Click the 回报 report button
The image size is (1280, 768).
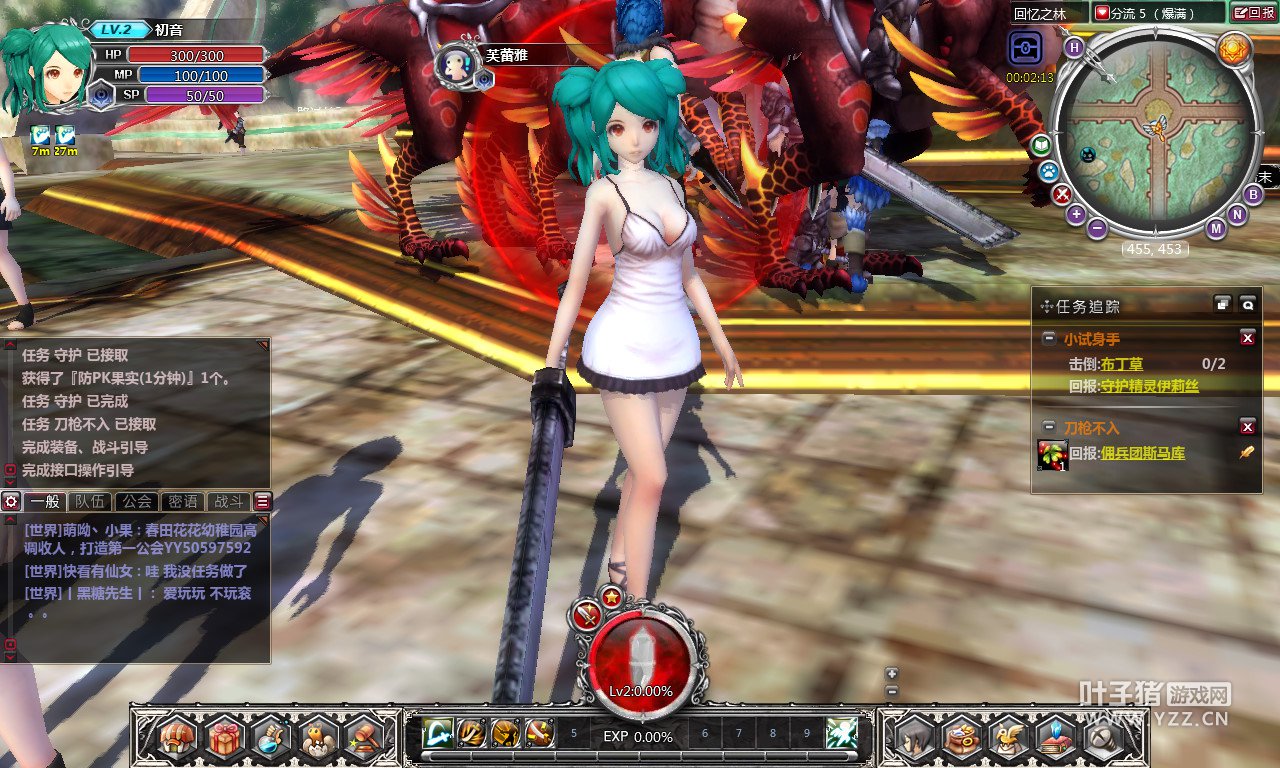click(1253, 13)
